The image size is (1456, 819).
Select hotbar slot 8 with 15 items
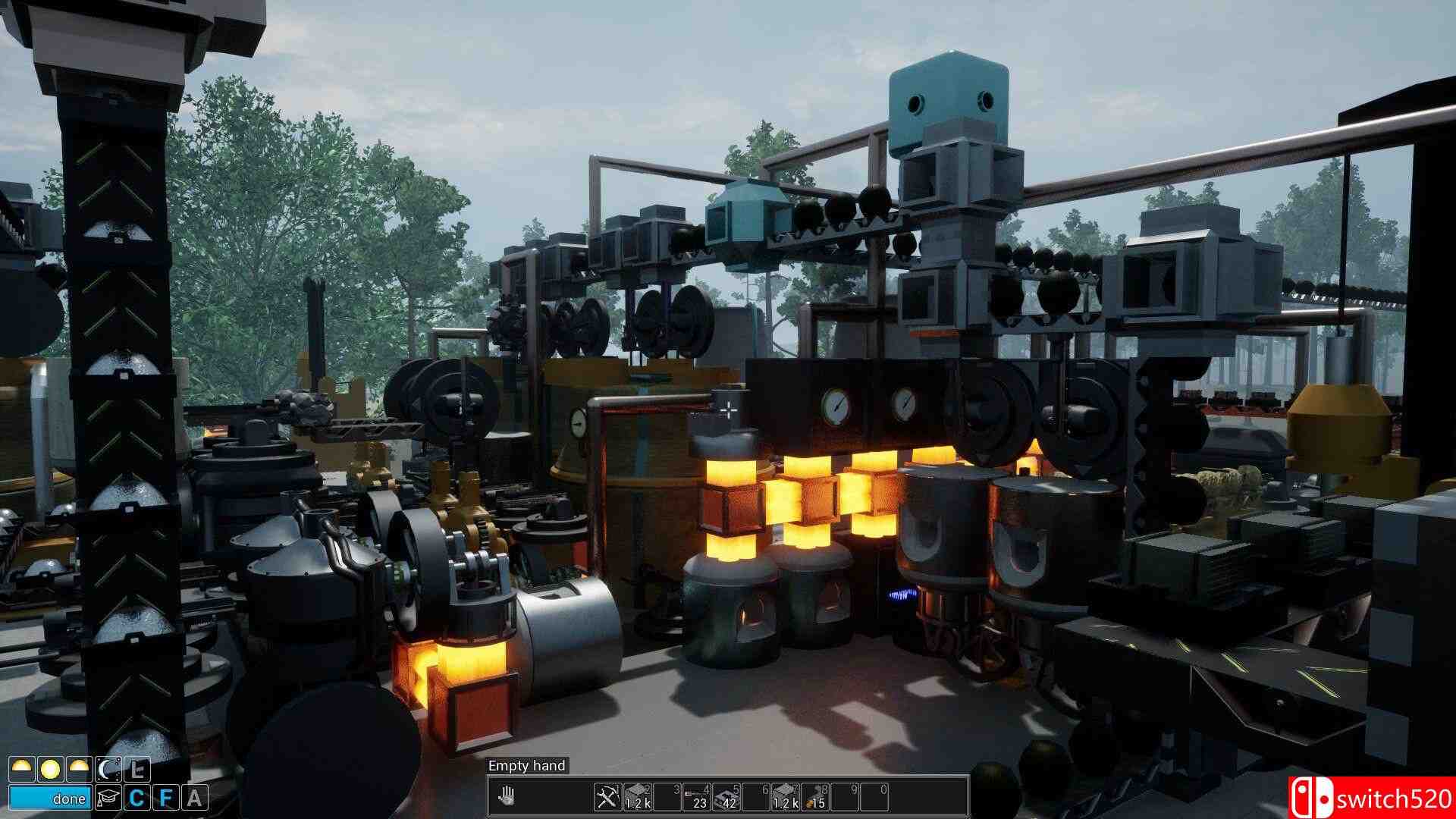coord(815,797)
